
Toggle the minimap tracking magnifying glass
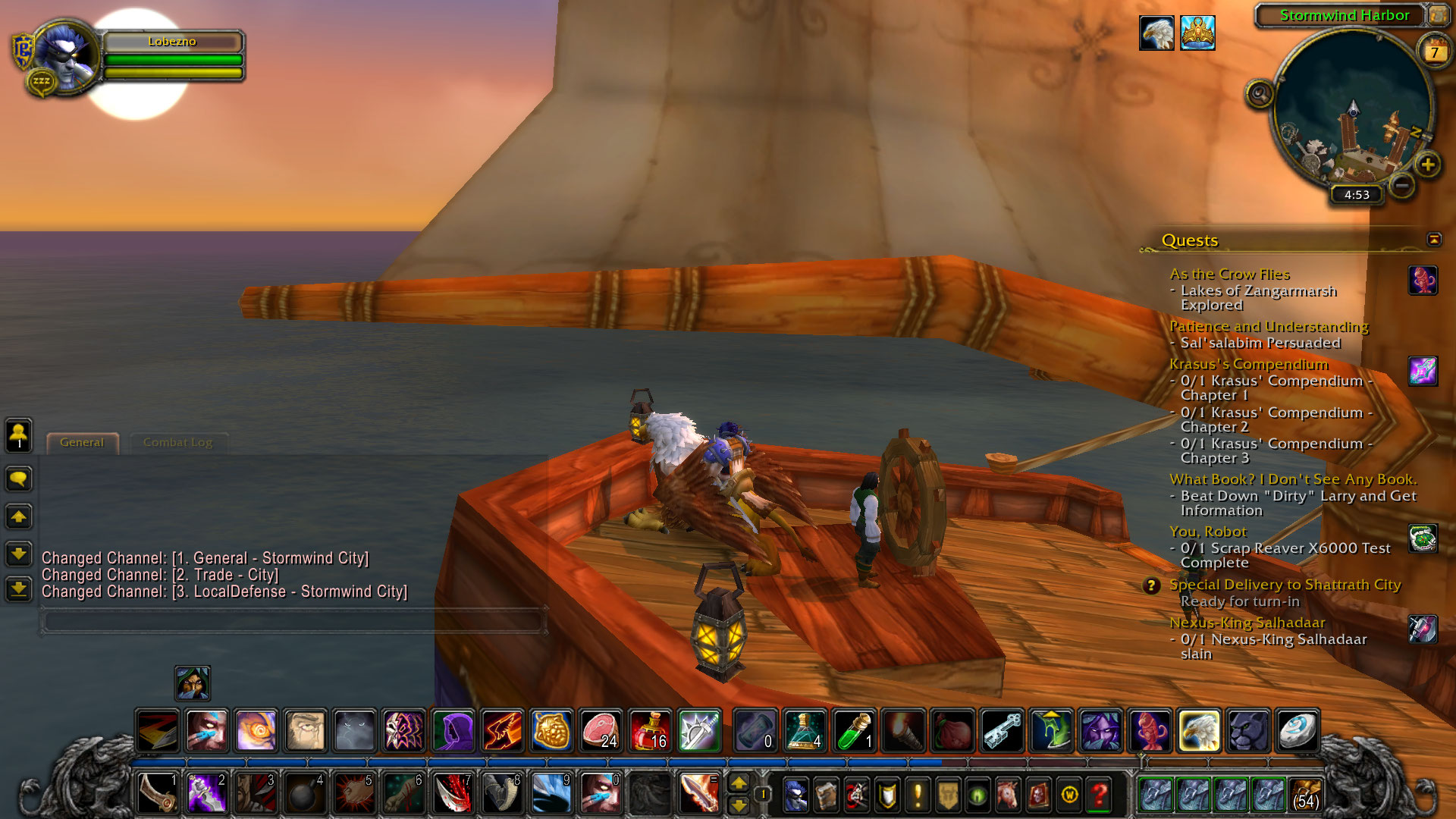[x=1260, y=95]
